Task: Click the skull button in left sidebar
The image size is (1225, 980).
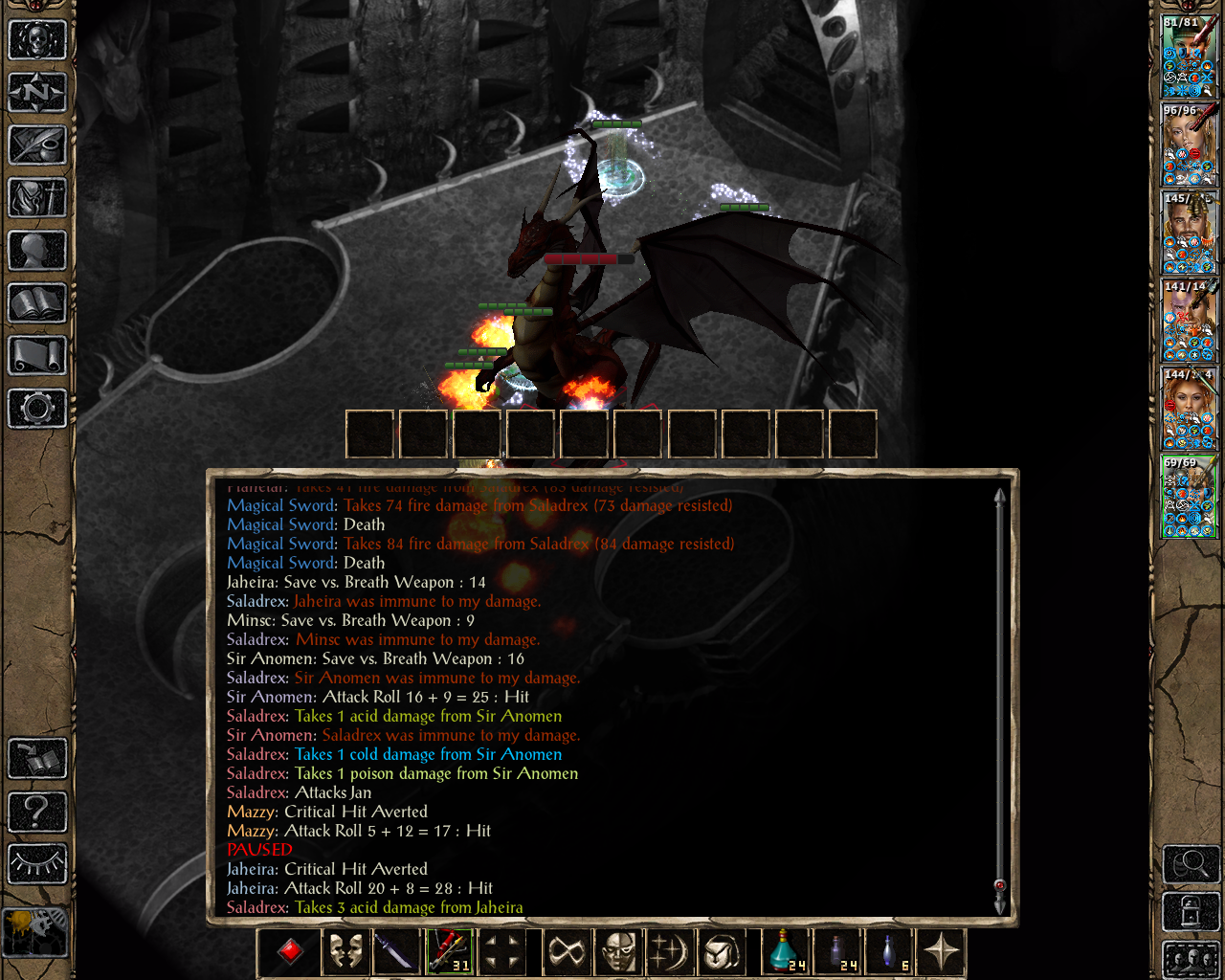Action: point(37,40)
